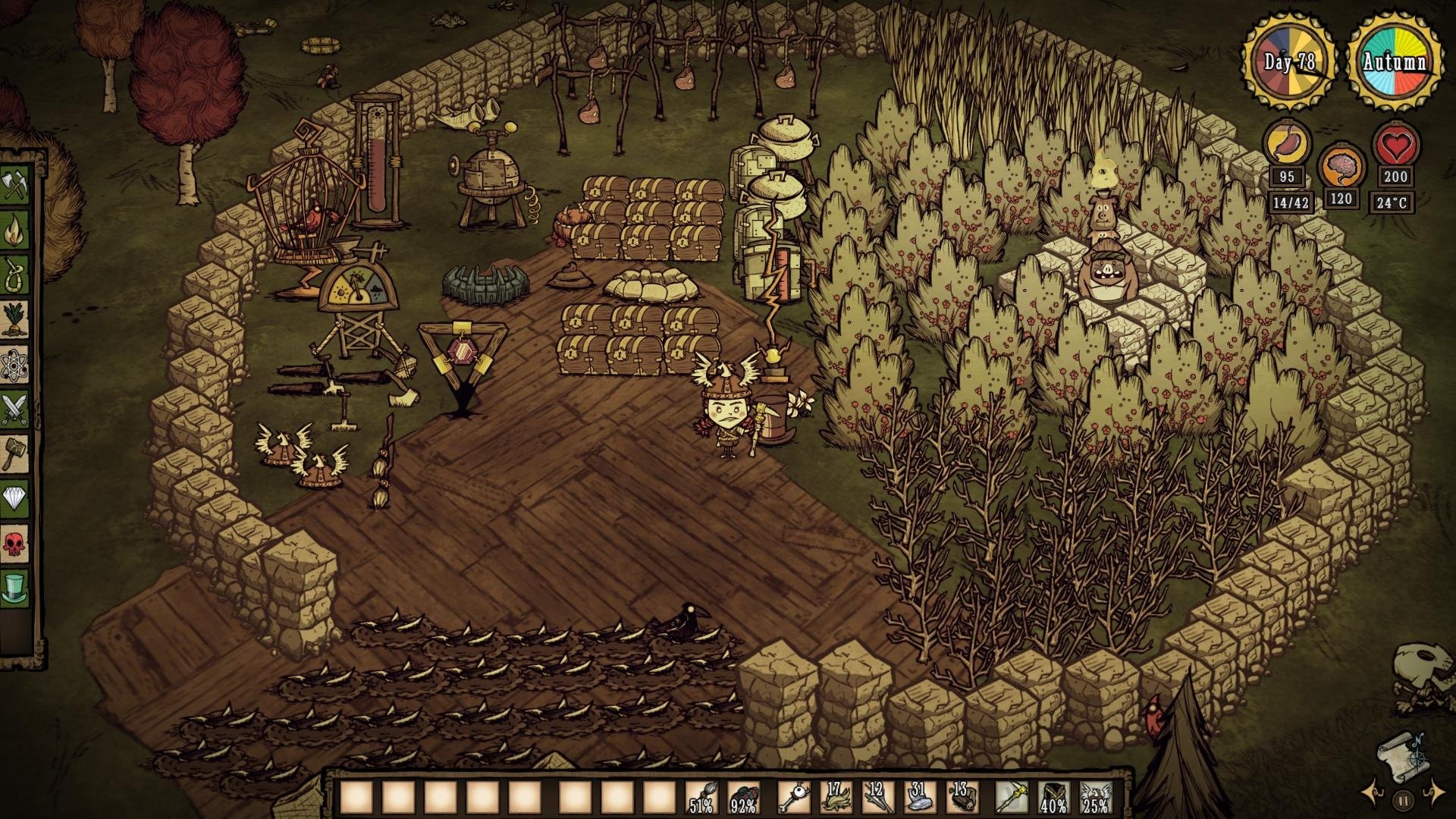Open the Structures tab with hammer icon

coord(14,453)
